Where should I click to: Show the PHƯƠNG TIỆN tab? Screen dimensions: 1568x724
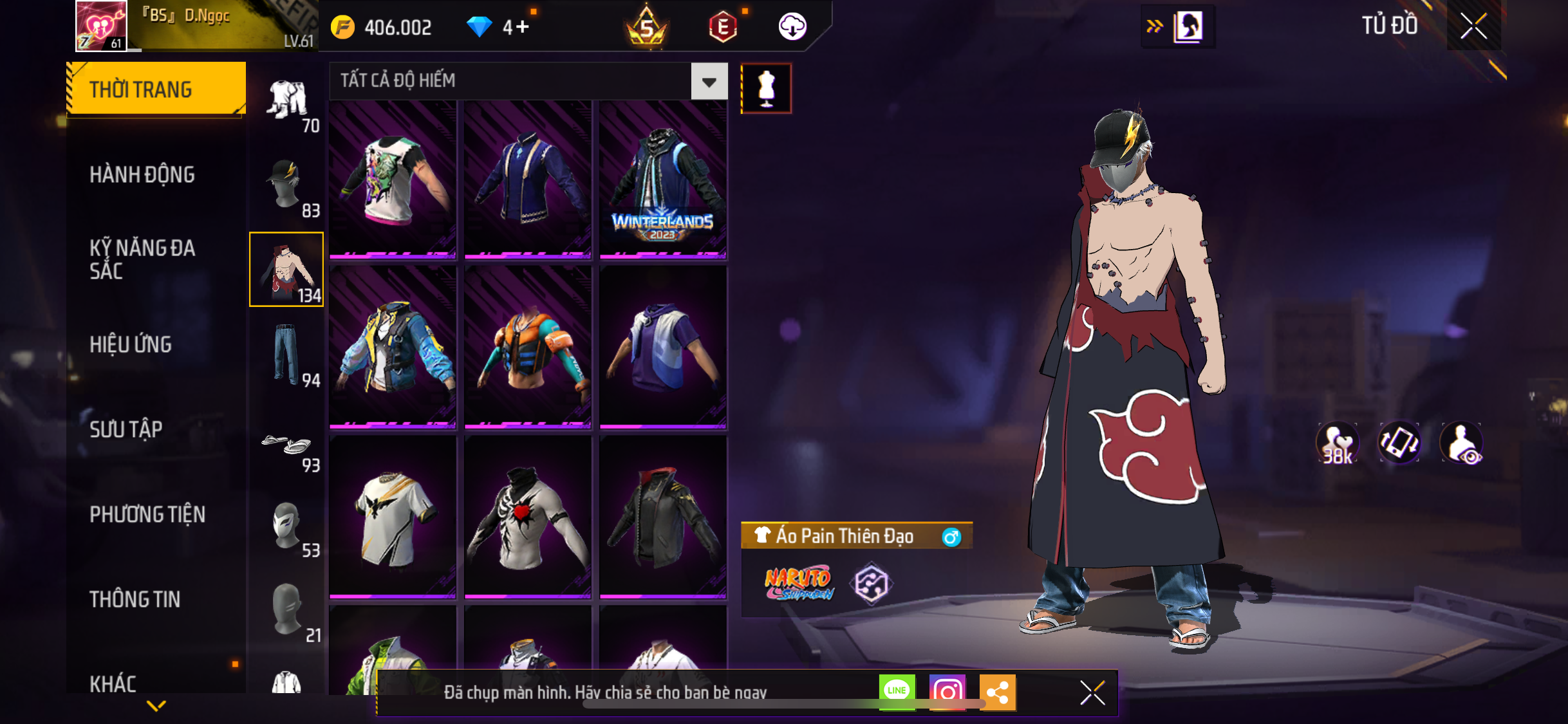(x=147, y=514)
